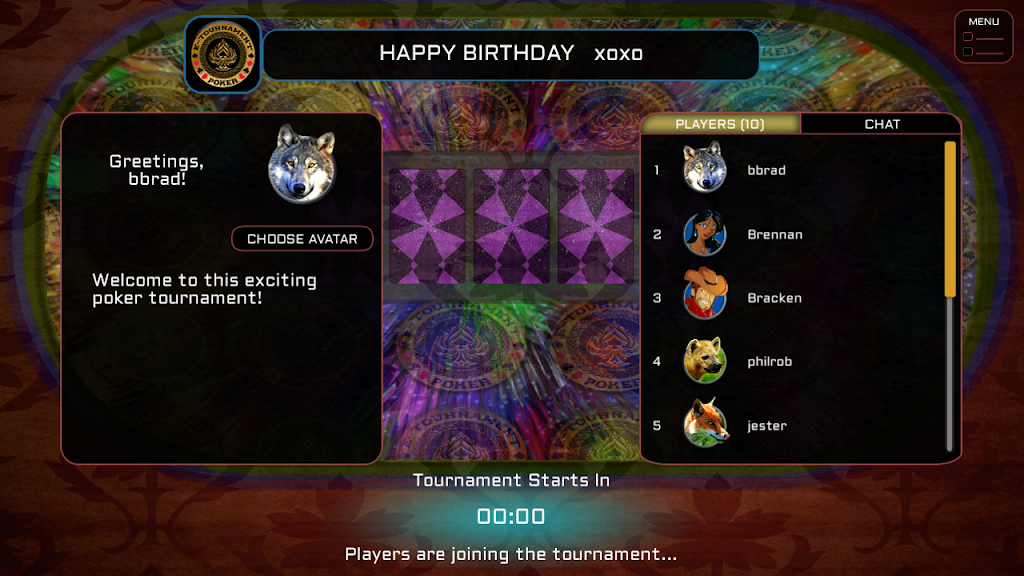The width and height of the screenshot is (1024, 576).
Task: Open the MENU button
Action: click(983, 37)
